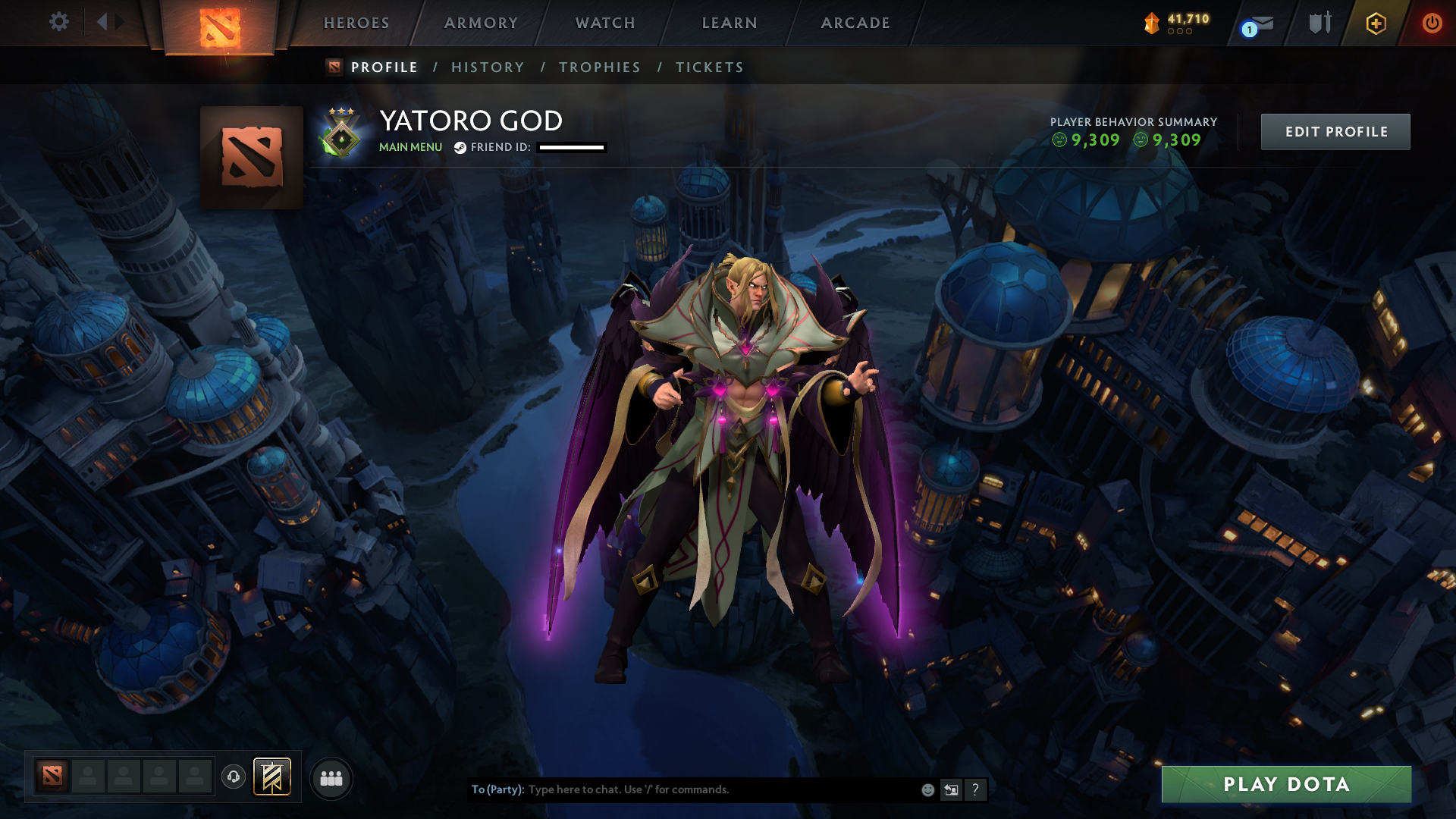Open Dota Plus via the gold hexagon plus icon

(x=1376, y=23)
